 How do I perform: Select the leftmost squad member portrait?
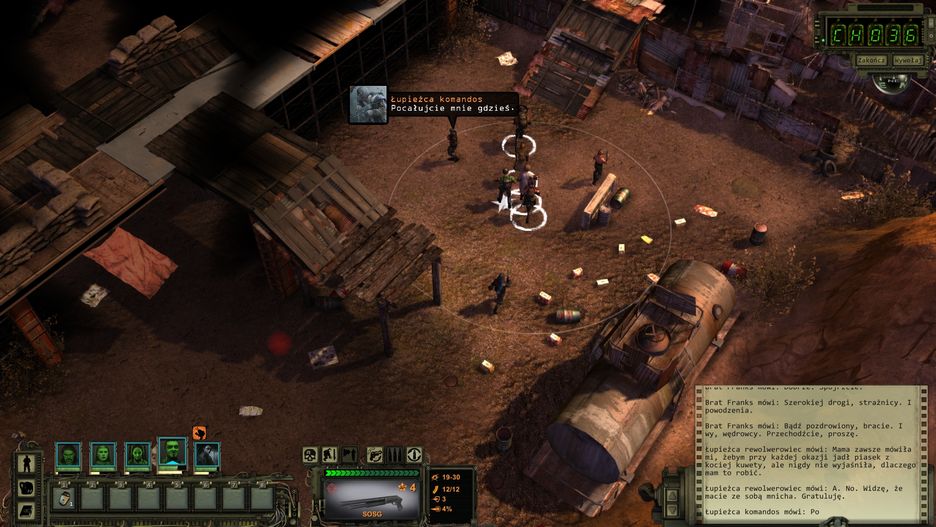point(68,456)
